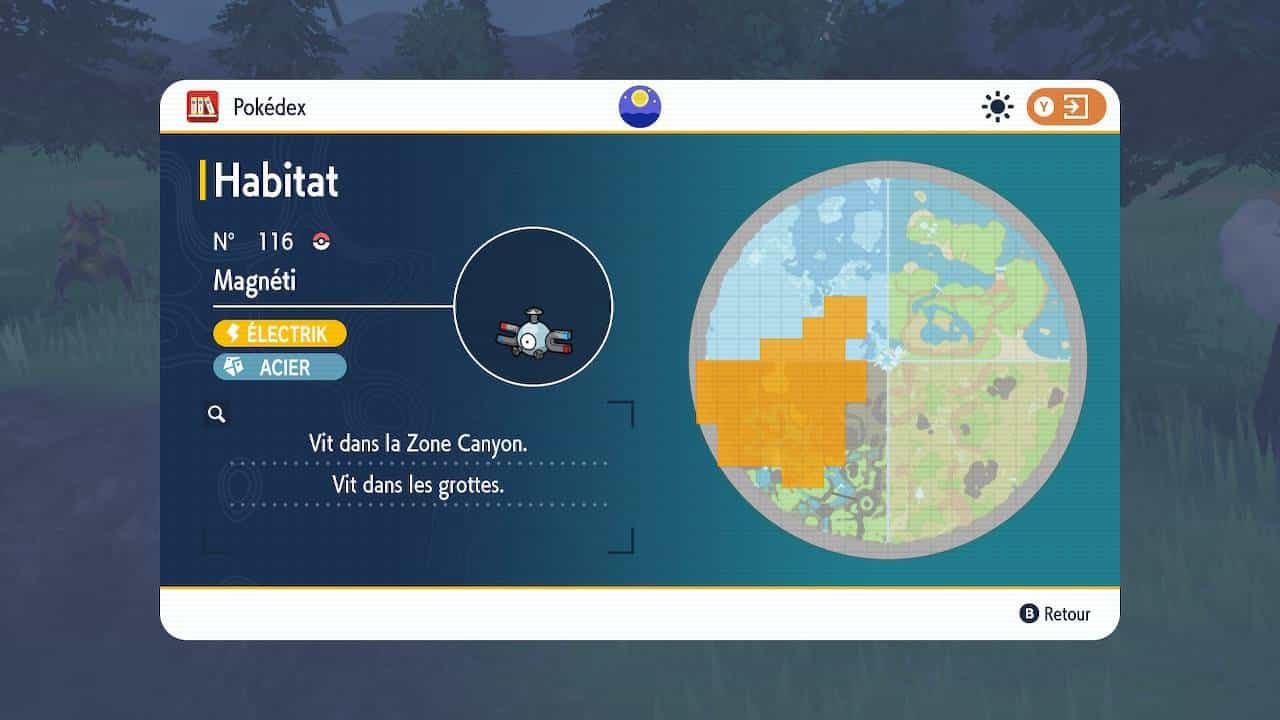The image size is (1280, 720).
Task: Select the night-time moon icon
Action: pyautogui.click(x=640, y=107)
